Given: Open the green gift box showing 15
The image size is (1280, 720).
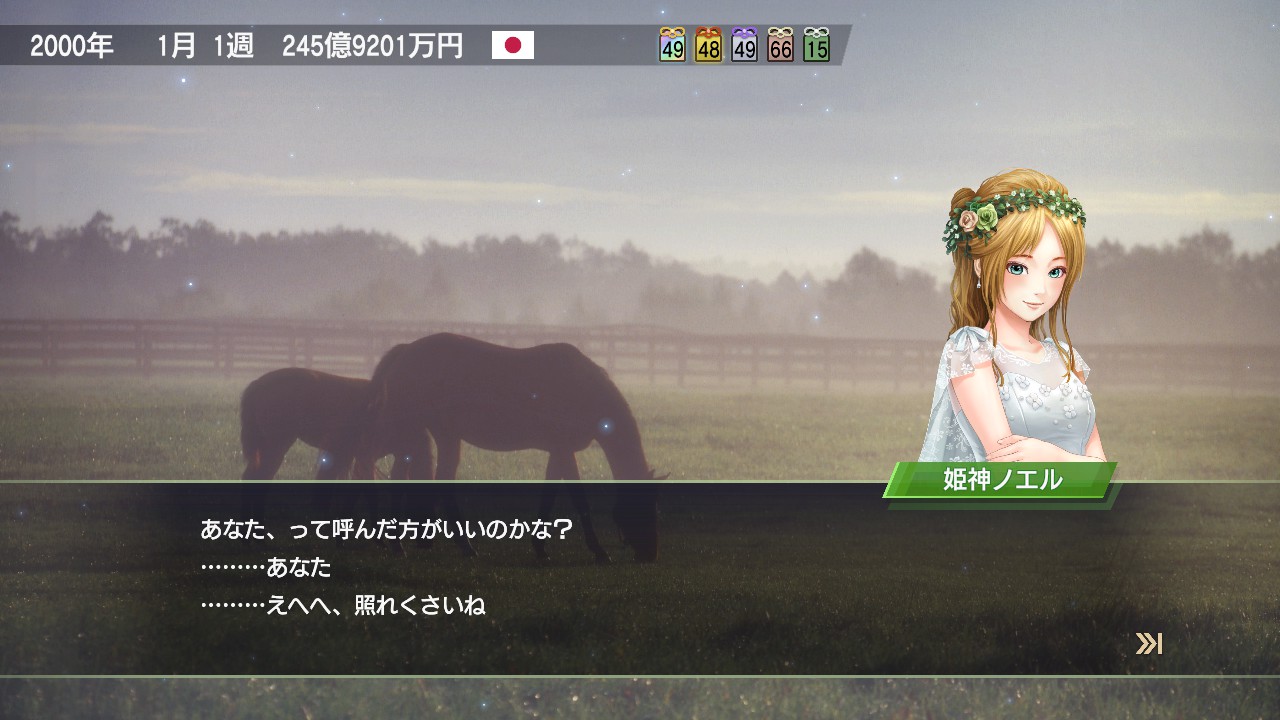Looking at the screenshot, I should pos(816,45).
